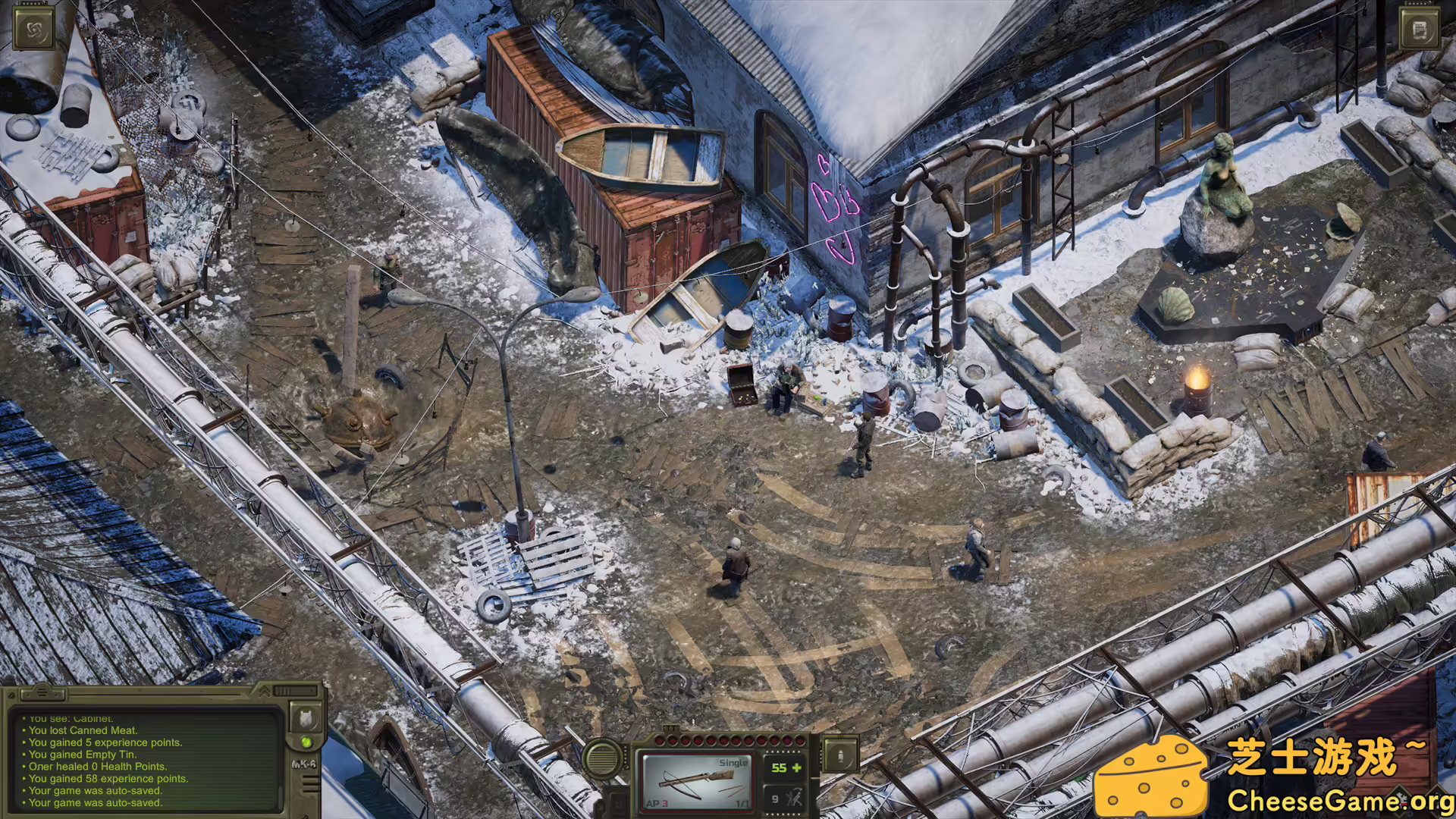Screen dimensions: 1456x819
Task: Expand the message log with the double chevron
Action: 265,692
